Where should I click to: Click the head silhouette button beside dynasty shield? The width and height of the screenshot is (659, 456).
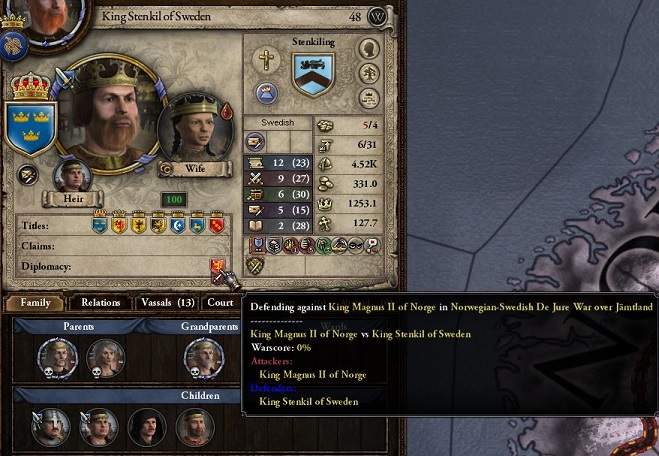[x=369, y=49]
